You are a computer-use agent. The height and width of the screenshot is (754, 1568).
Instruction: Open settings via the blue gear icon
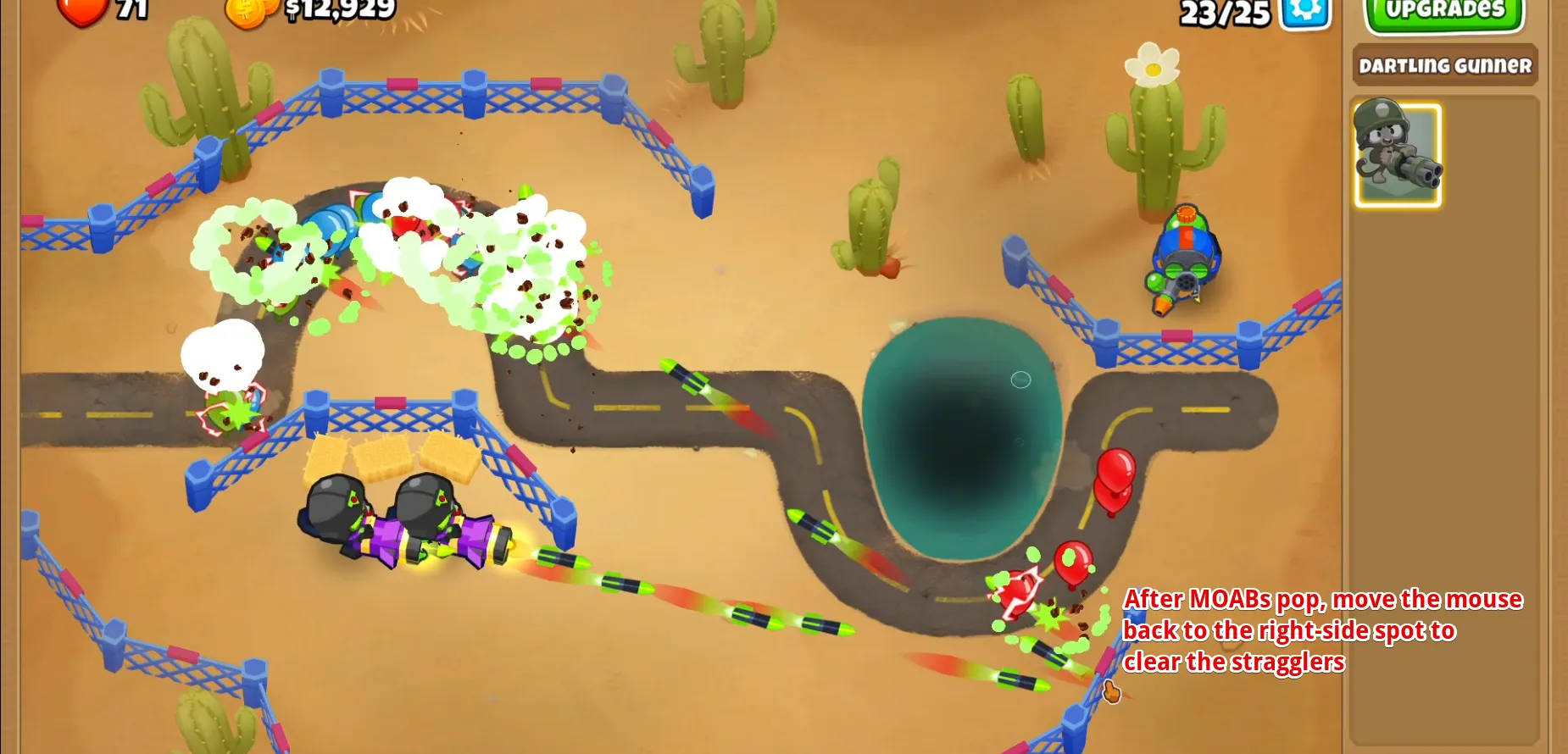pos(1305,12)
